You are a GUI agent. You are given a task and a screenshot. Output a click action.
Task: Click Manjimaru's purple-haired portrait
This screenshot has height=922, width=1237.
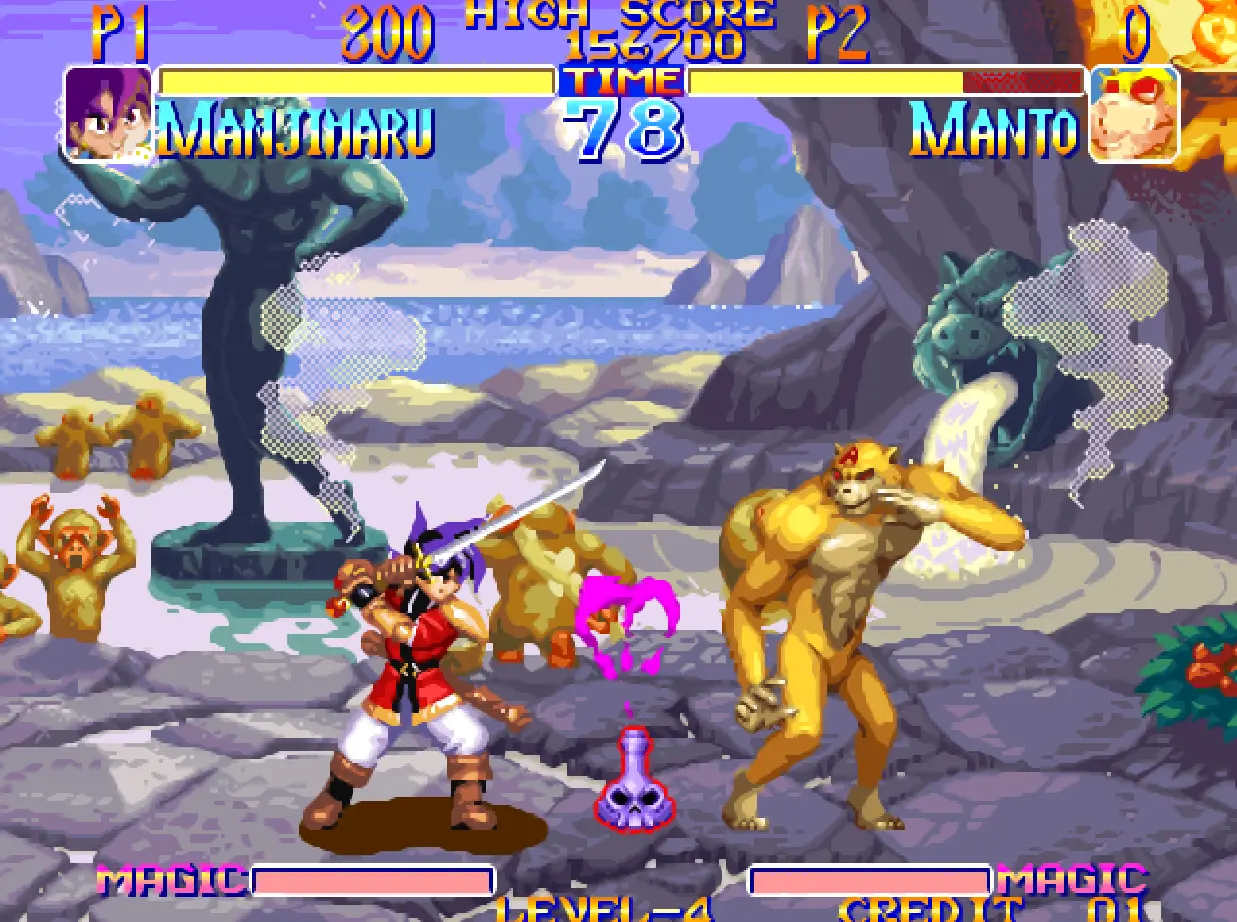108,112
